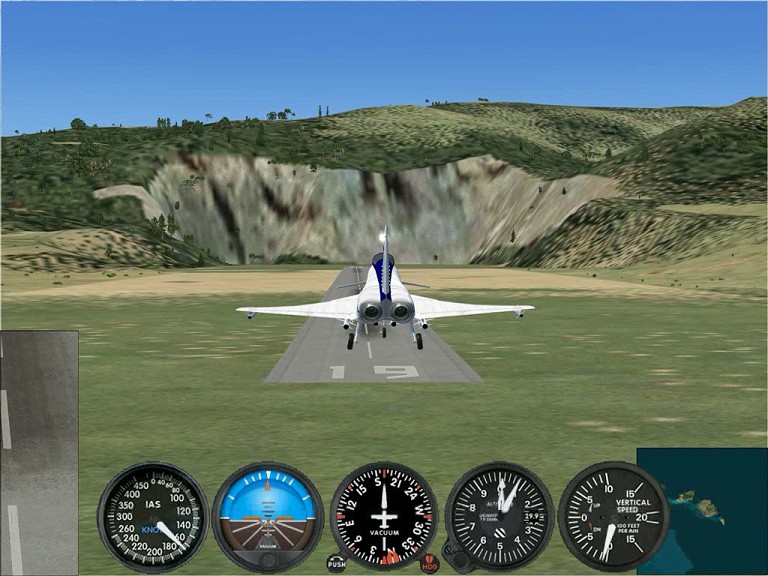Click the red HDG heading bug knob
The height and width of the screenshot is (576, 768).
coord(430,563)
